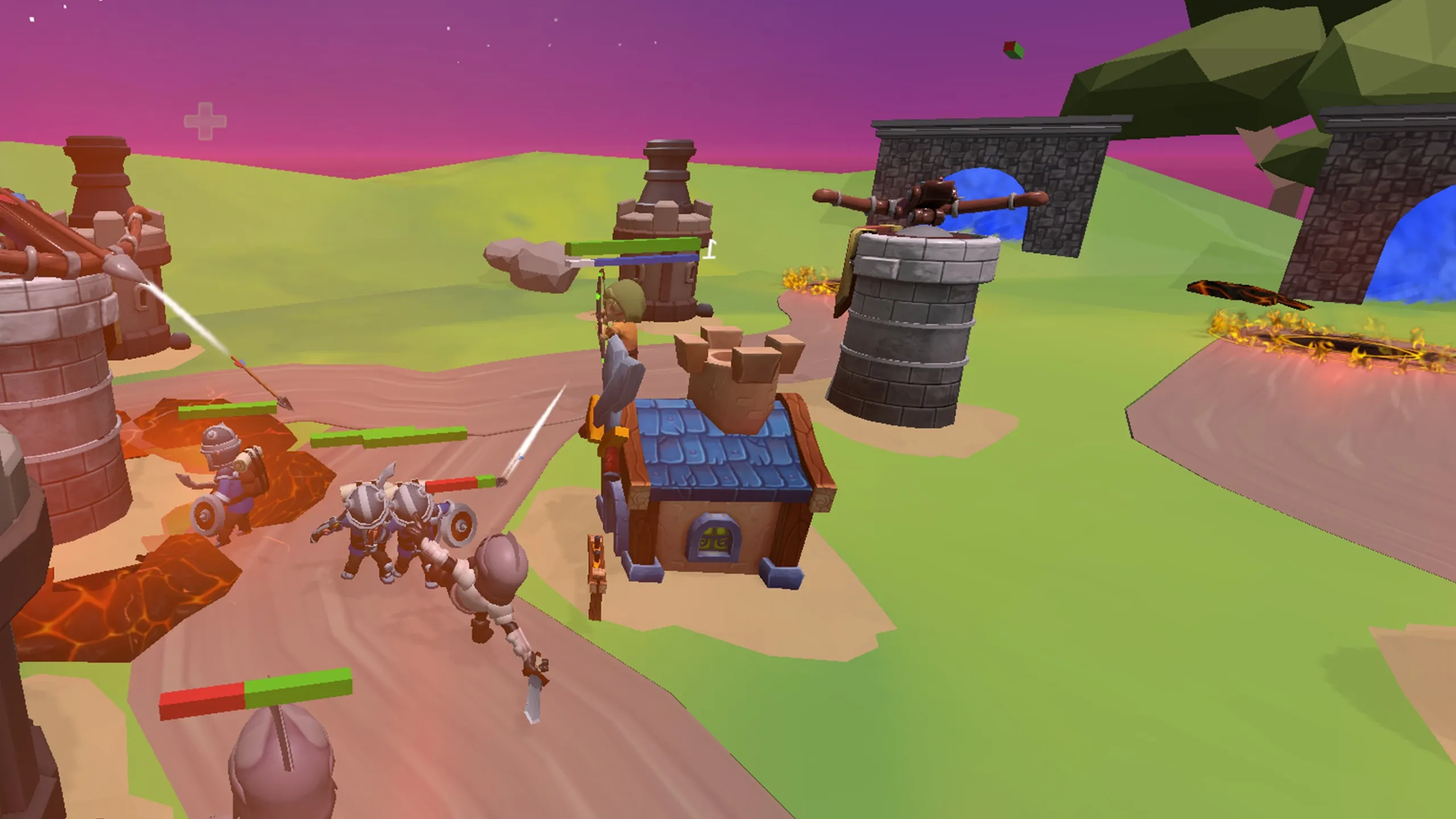This screenshot has height=819, width=1456.
Task: Click the translucent plus icon
Action: click(x=205, y=121)
